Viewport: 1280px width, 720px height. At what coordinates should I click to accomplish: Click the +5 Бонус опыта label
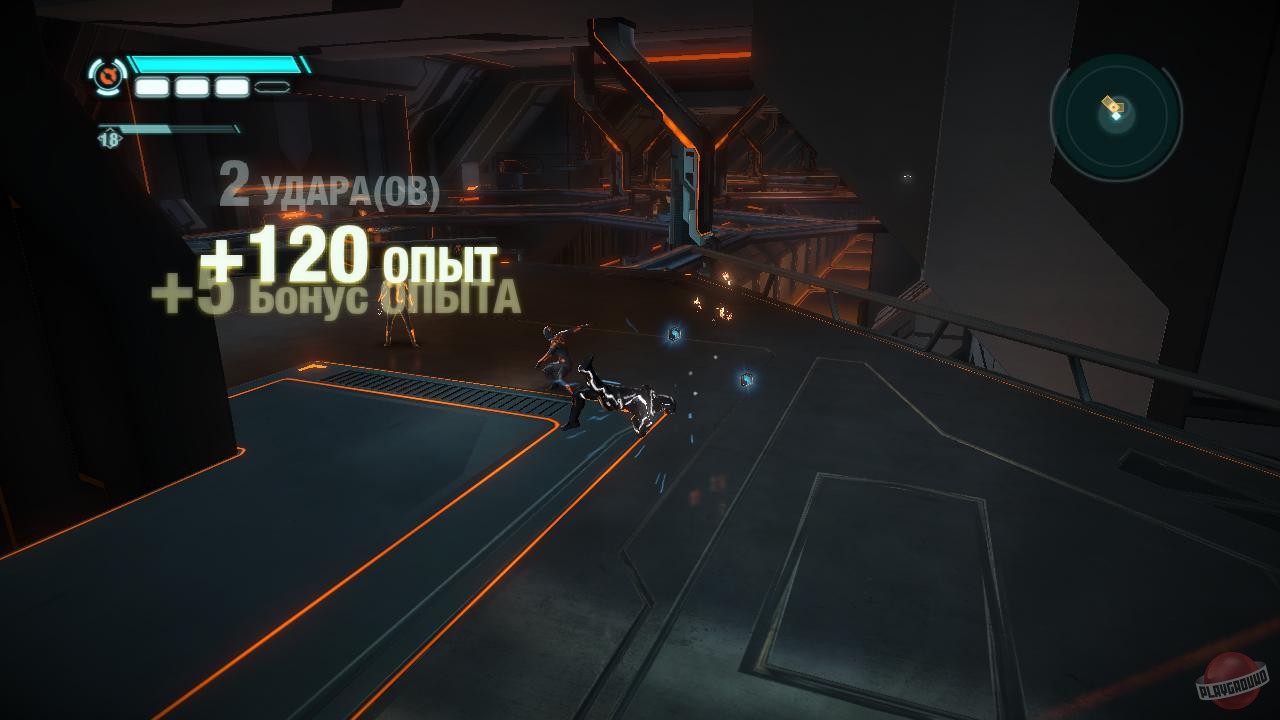(x=335, y=297)
